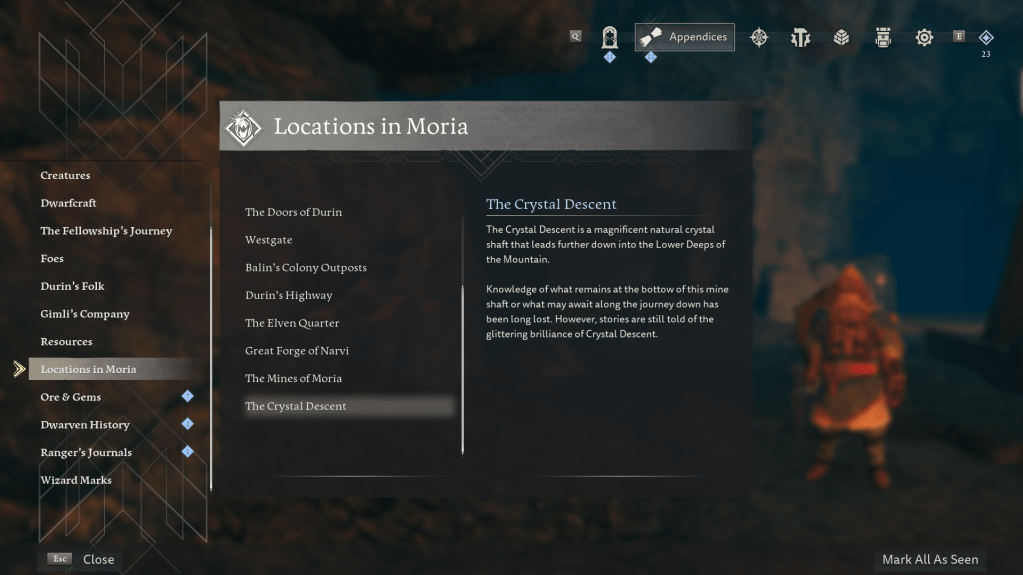Close the appendices screen
The width and height of the screenshot is (1023, 575).
click(x=98, y=560)
